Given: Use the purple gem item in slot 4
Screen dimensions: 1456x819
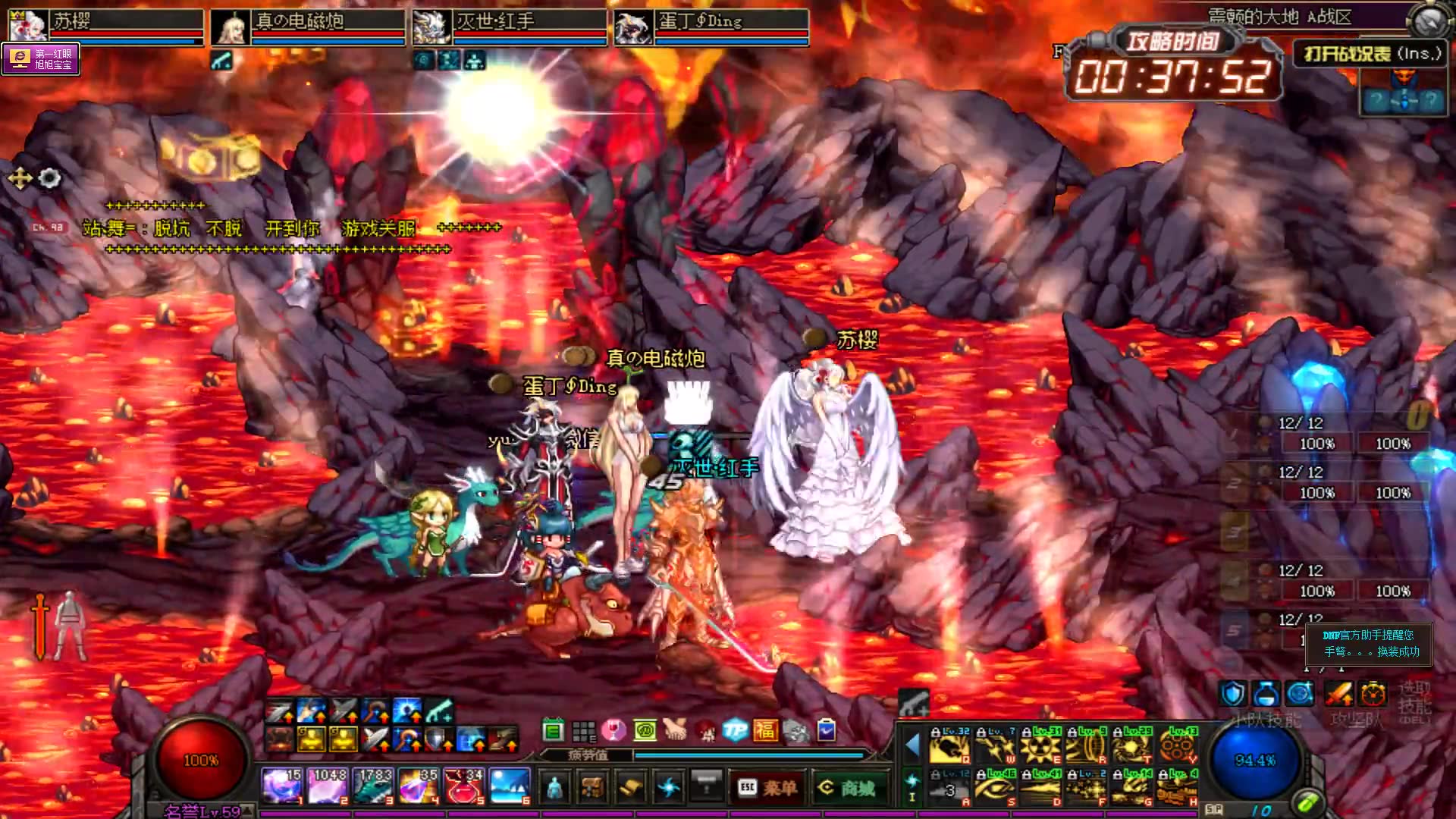Looking at the screenshot, I should click(419, 786).
